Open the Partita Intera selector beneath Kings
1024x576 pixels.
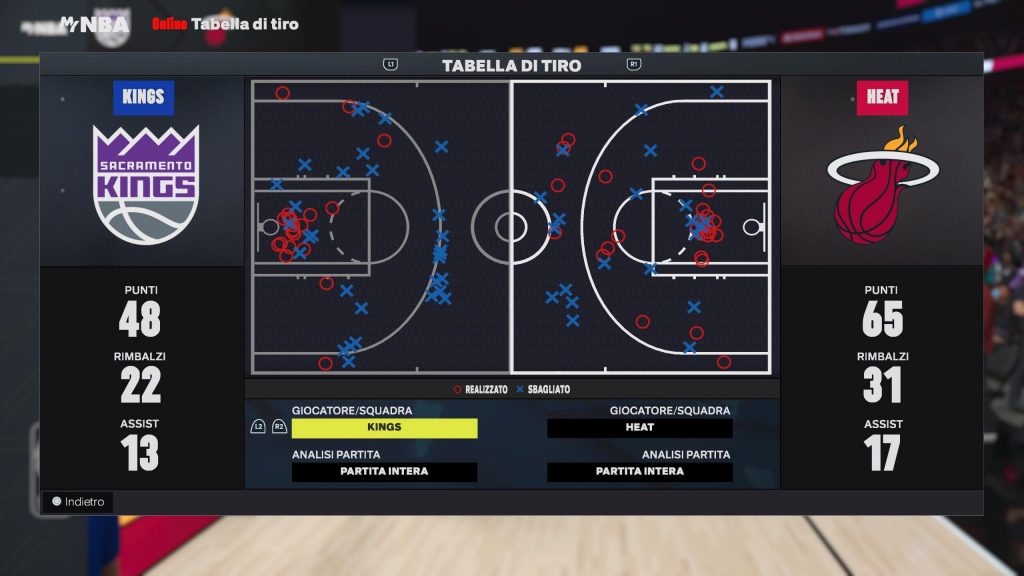coord(384,472)
